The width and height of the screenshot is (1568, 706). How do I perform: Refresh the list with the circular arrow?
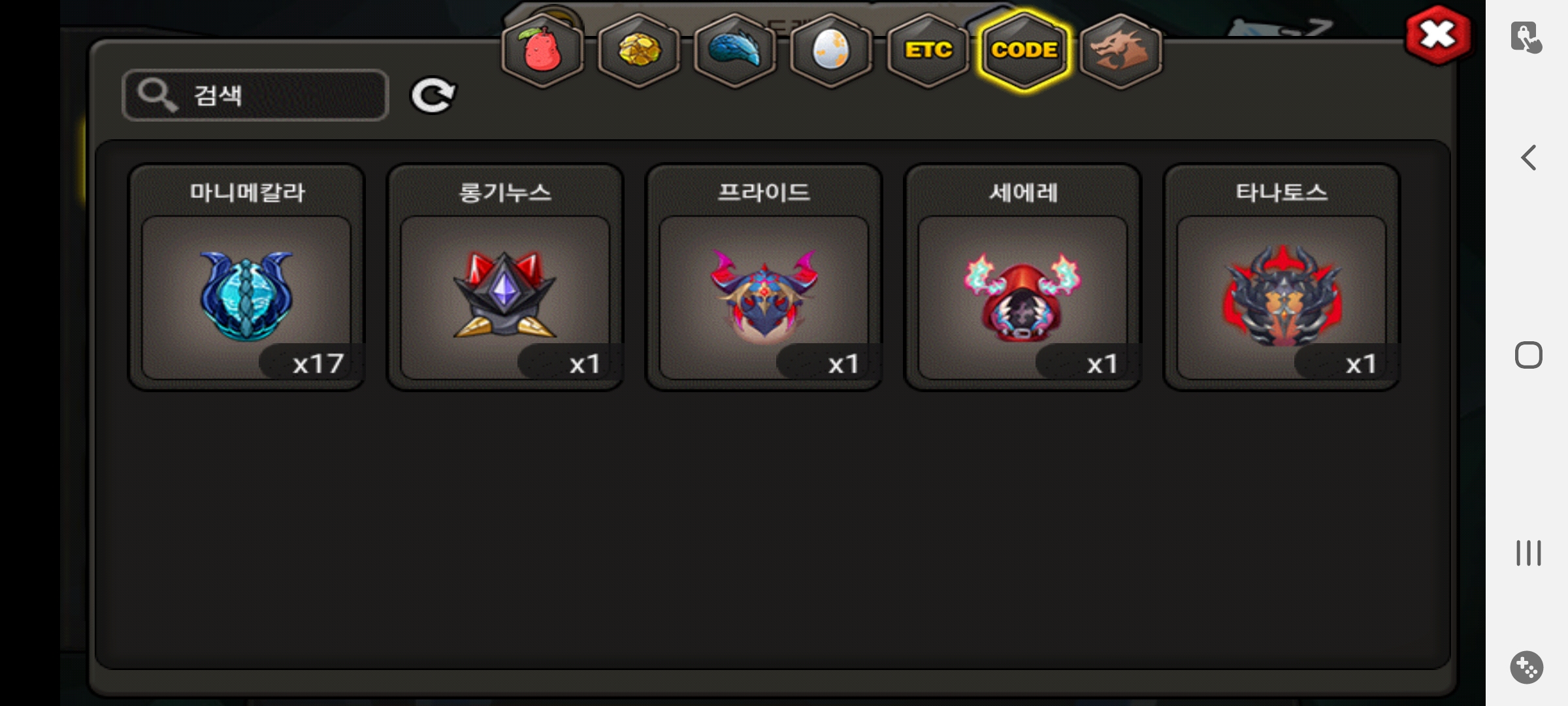(433, 95)
